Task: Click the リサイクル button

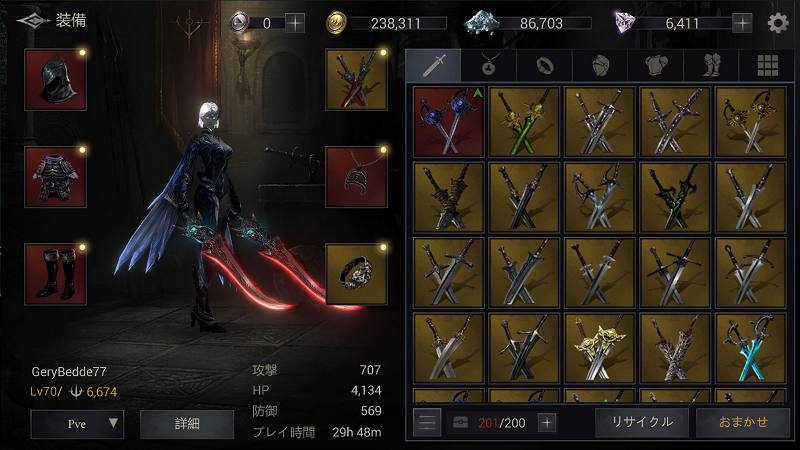Action: tap(641, 421)
